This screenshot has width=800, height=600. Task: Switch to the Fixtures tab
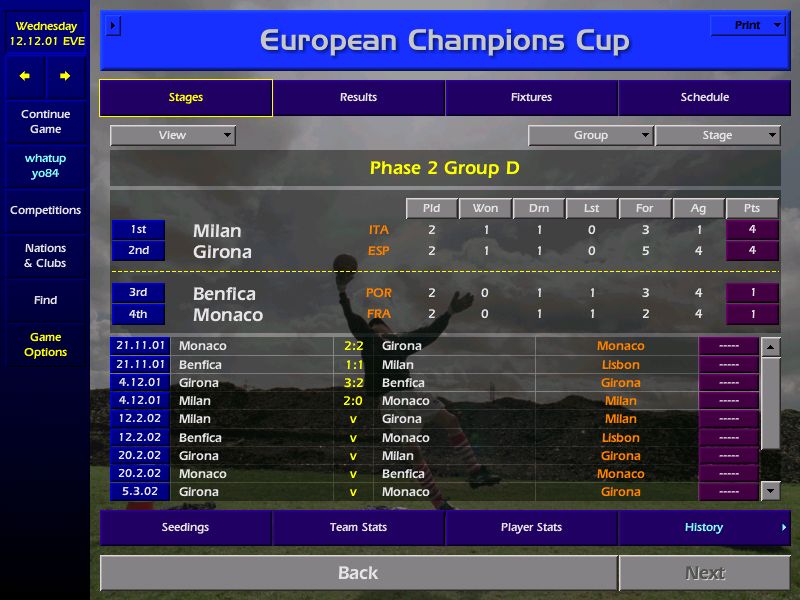click(x=531, y=98)
